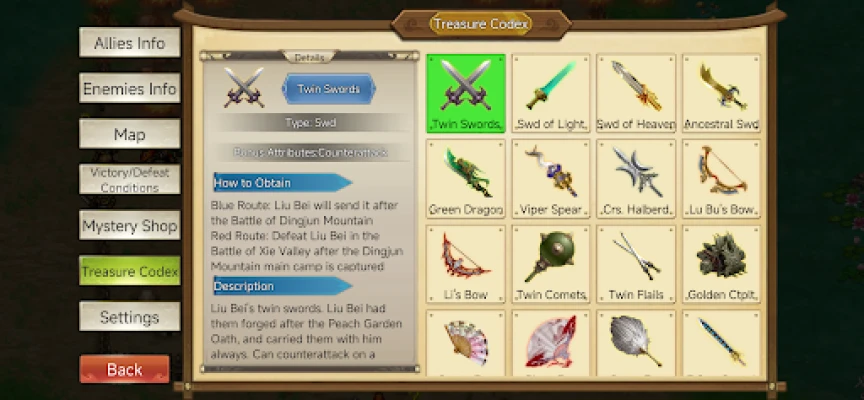Show the Map screen
The height and width of the screenshot is (400, 864).
[x=129, y=134]
